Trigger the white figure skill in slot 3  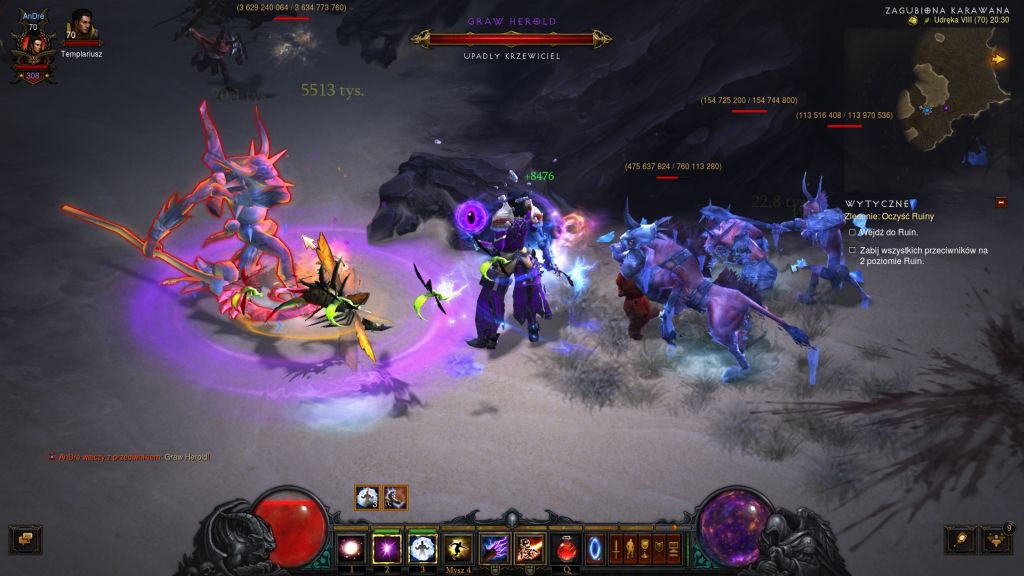point(422,547)
